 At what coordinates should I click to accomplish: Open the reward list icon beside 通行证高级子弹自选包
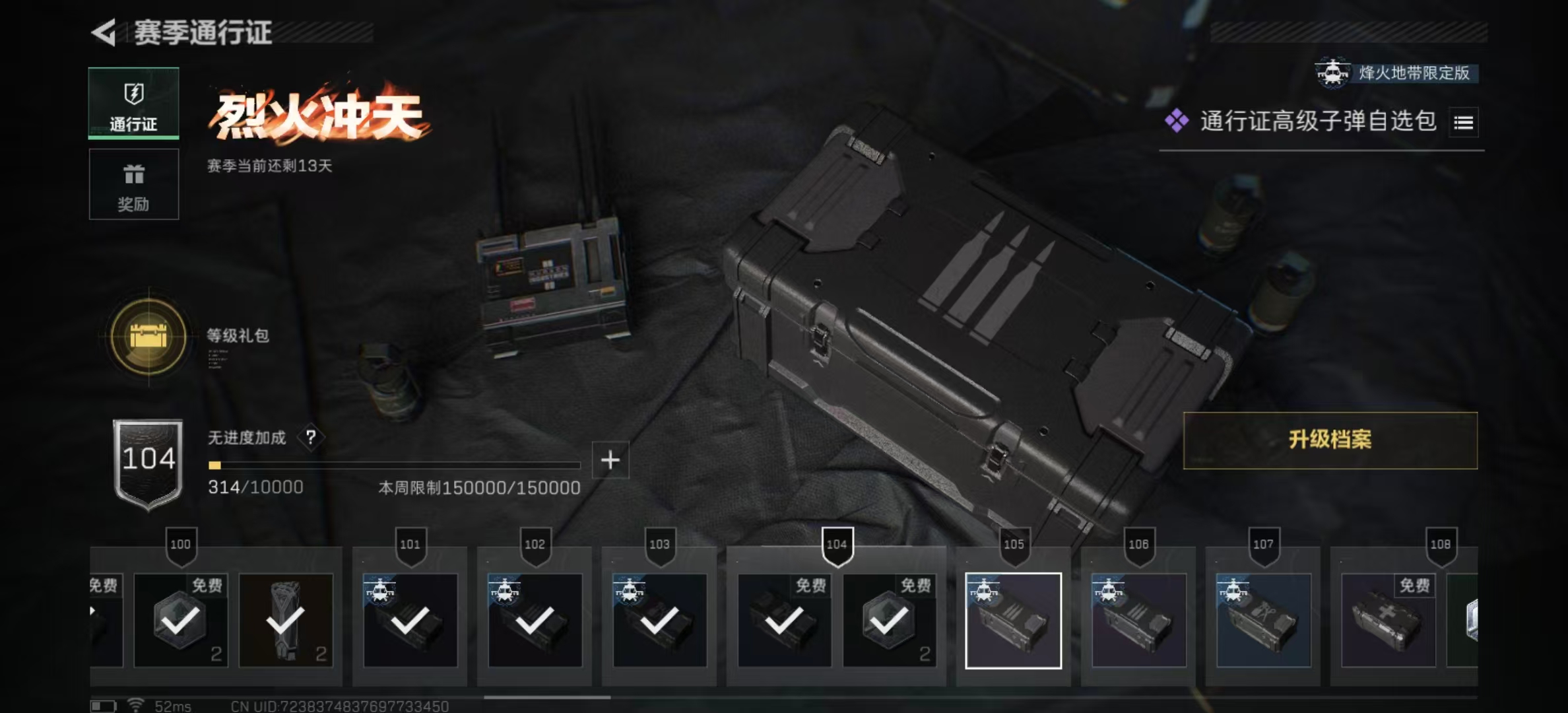click(1463, 123)
